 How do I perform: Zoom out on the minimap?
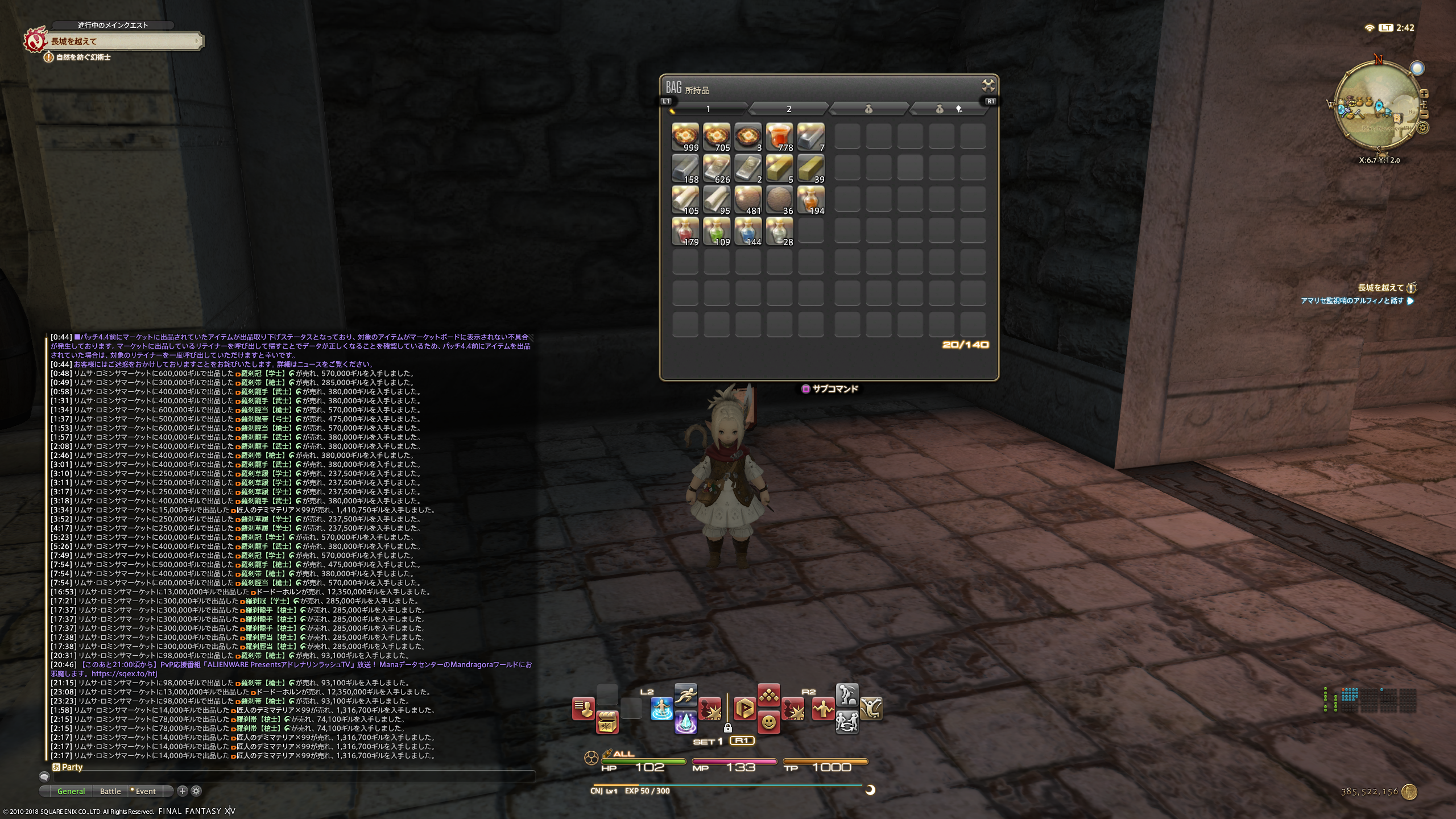[x=1424, y=114]
